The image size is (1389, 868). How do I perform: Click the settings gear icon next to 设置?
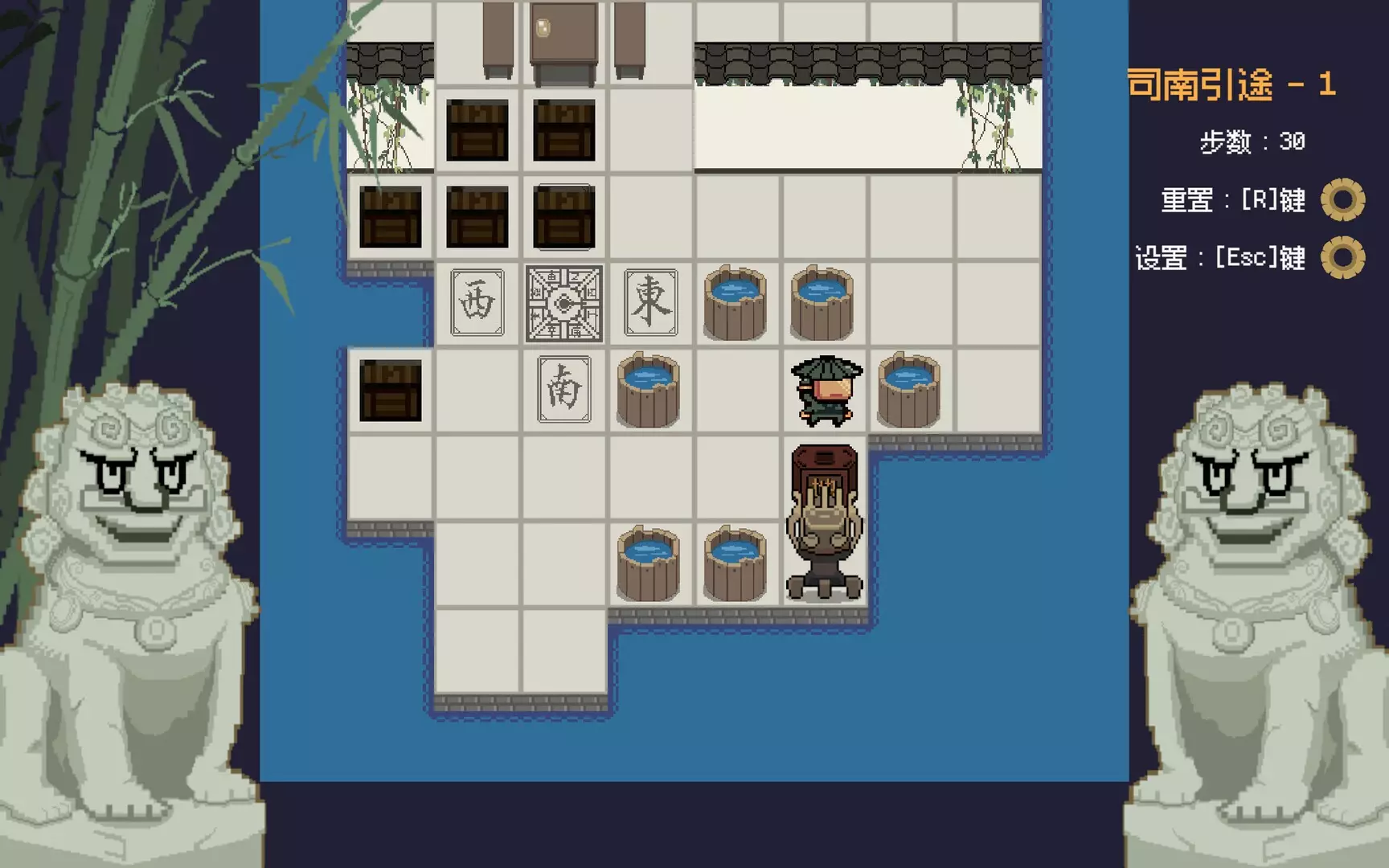point(1342,259)
